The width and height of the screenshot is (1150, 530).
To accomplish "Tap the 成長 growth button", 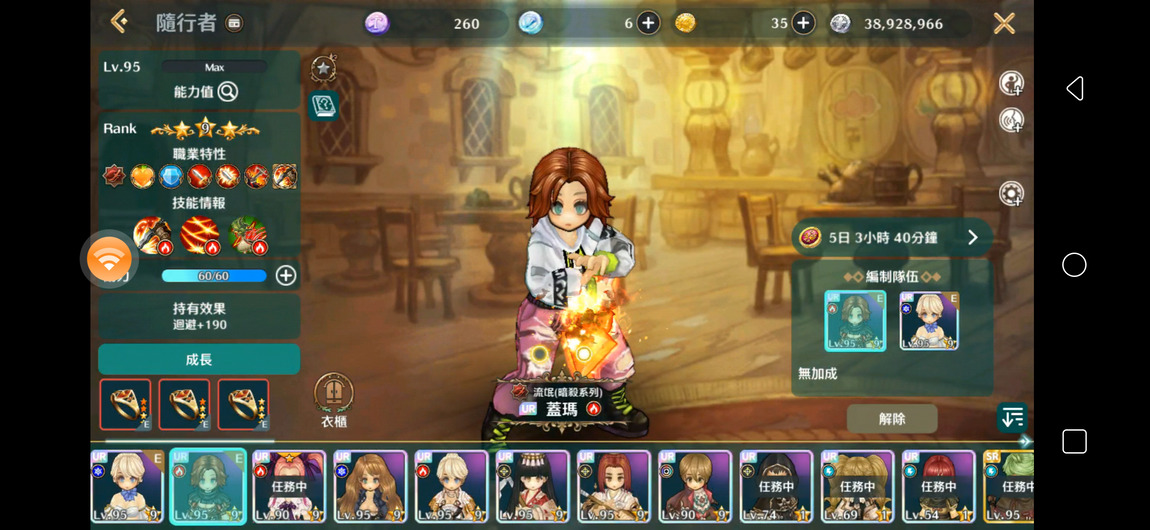I will [199, 359].
